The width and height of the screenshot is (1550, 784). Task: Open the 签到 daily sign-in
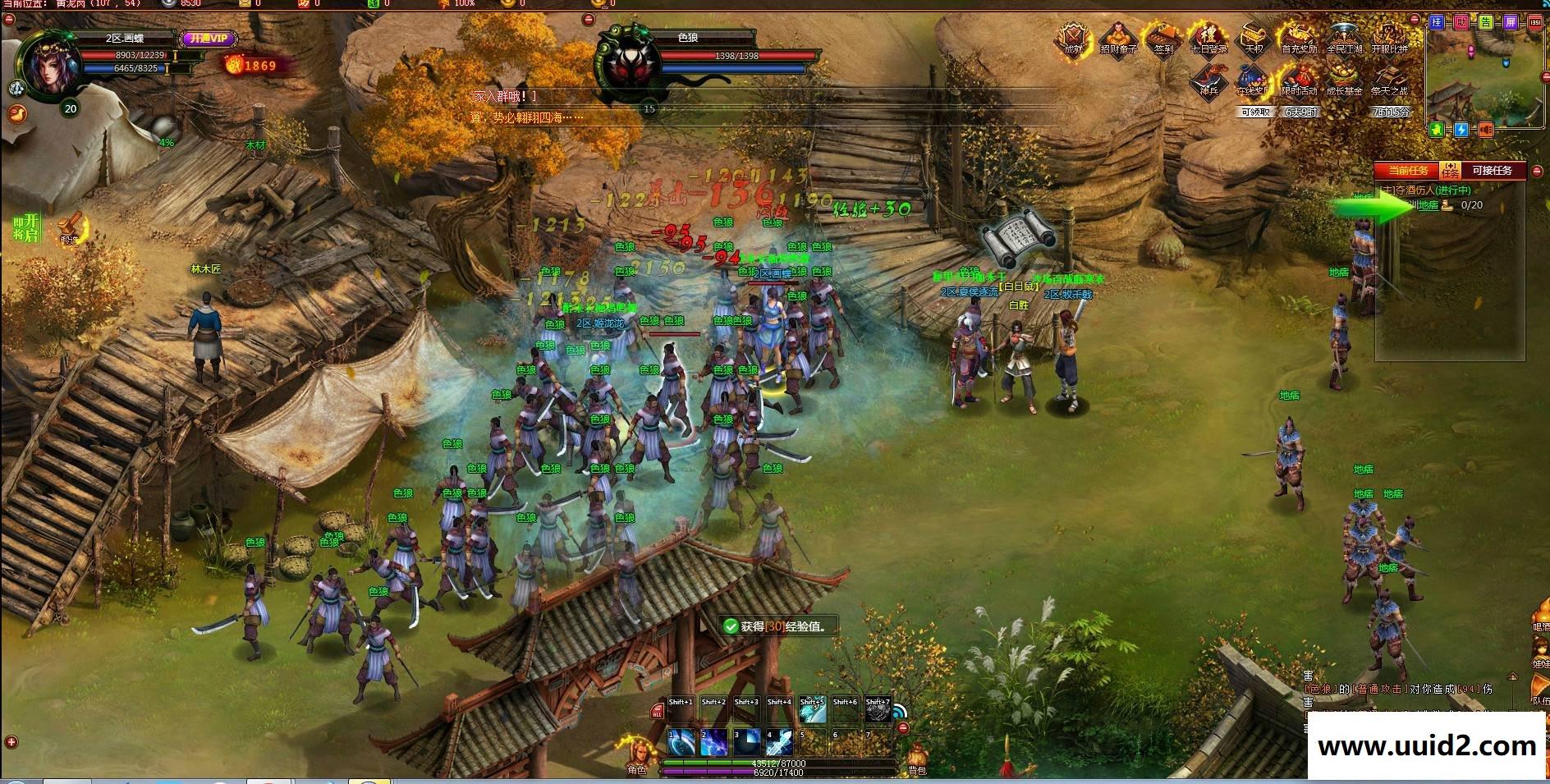(x=1163, y=38)
